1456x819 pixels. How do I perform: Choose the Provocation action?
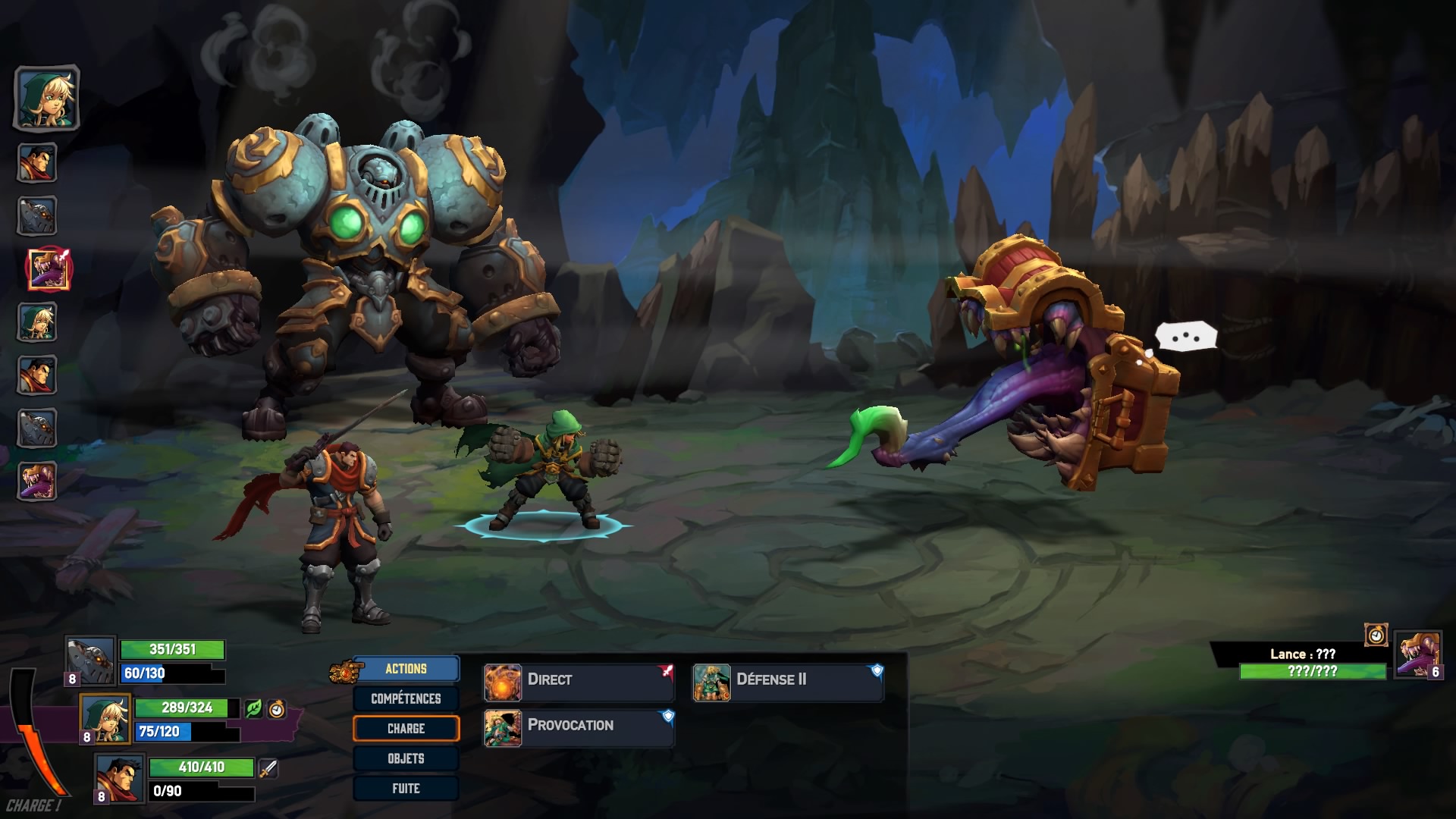click(x=579, y=726)
